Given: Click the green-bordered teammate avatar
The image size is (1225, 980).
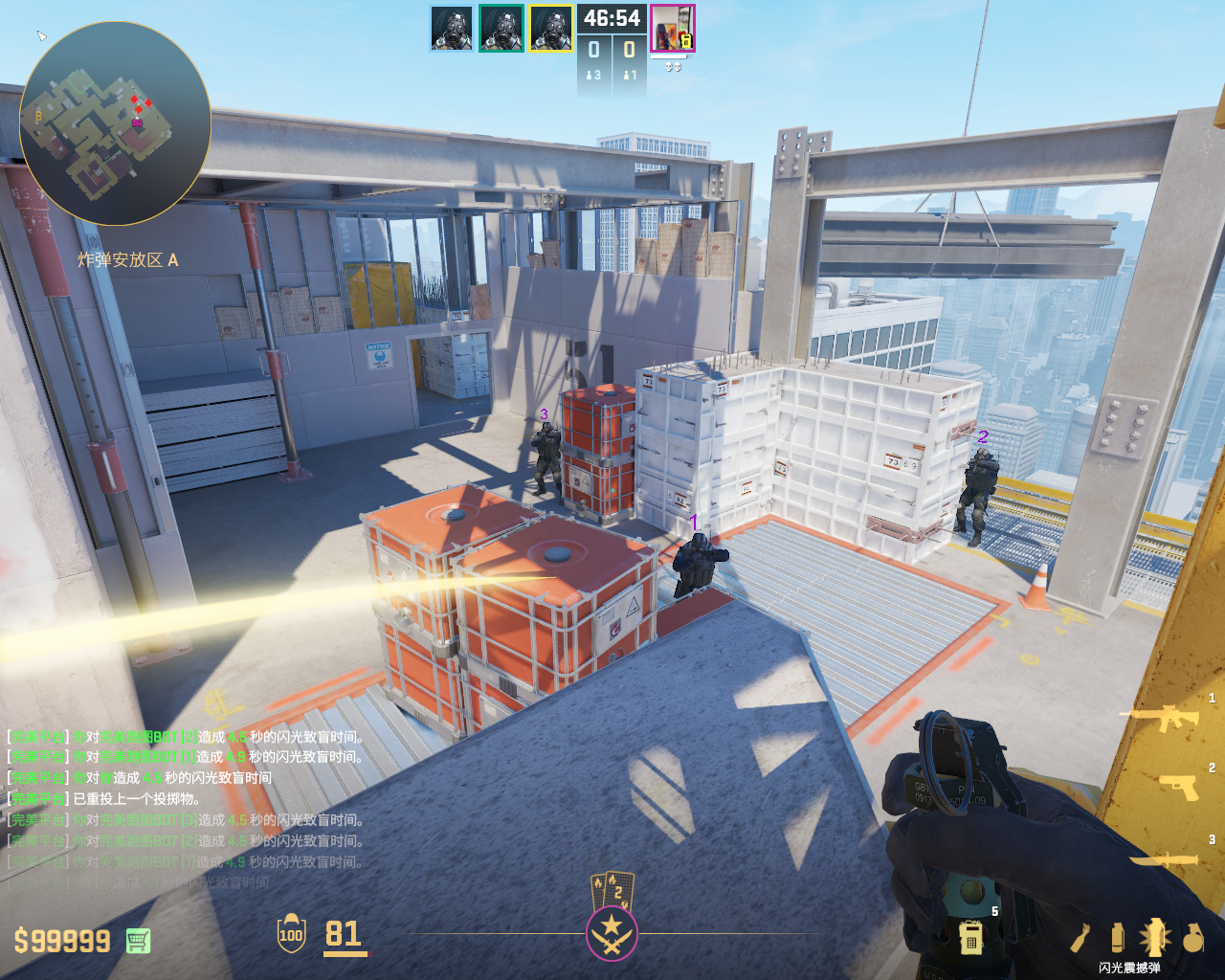Looking at the screenshot, I should [x=501, y=29].
